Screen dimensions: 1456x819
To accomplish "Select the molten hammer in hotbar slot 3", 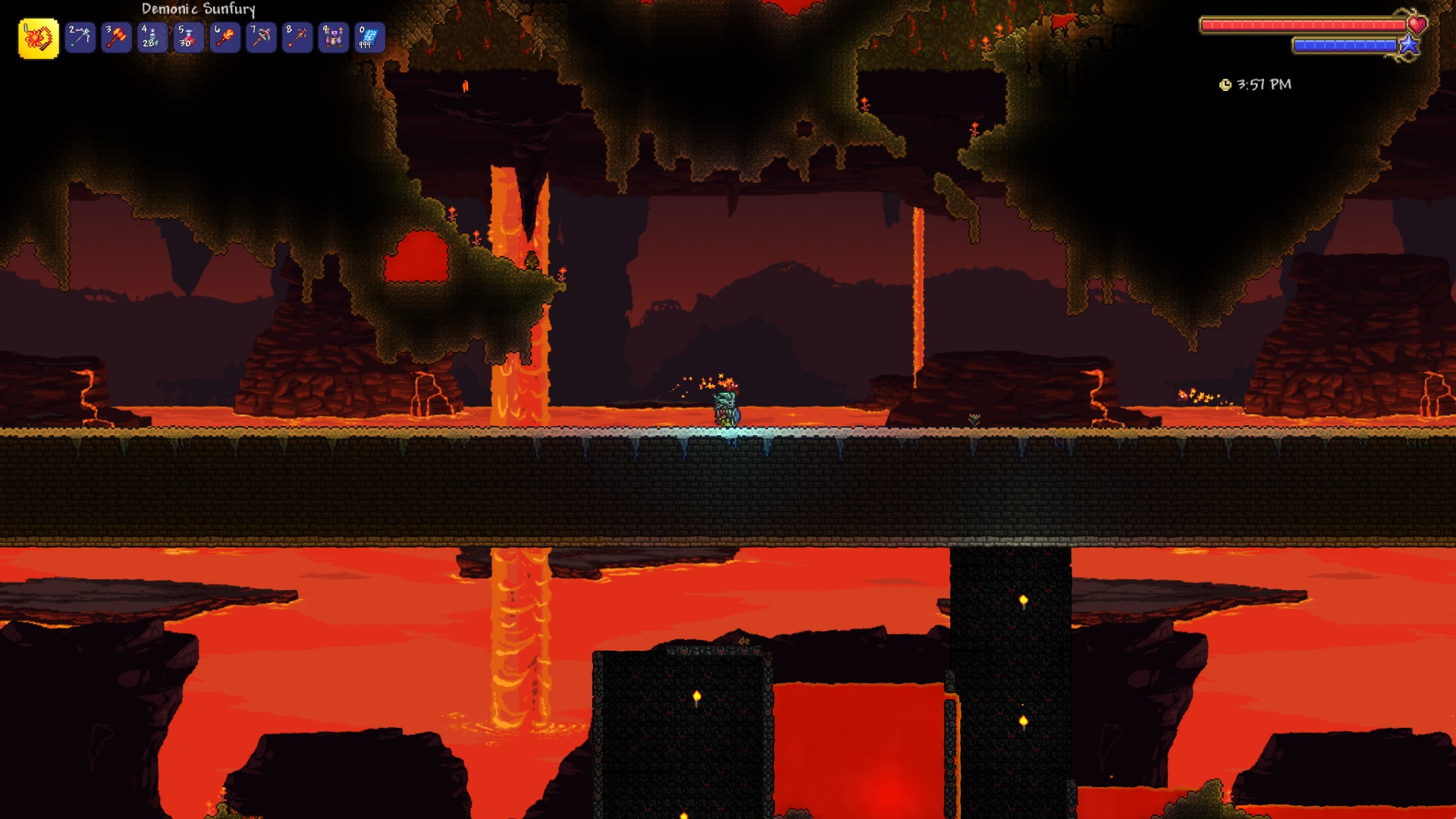I will [x=115, y=35].
